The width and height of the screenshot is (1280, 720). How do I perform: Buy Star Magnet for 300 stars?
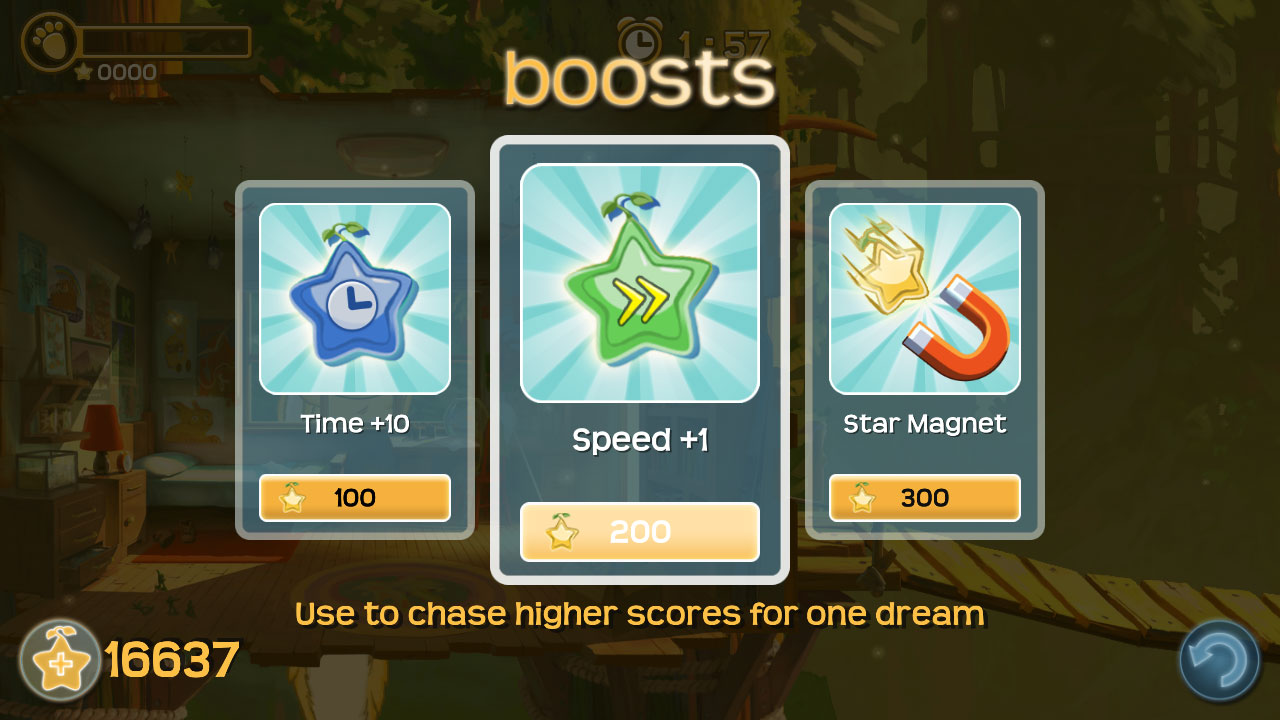924,498
